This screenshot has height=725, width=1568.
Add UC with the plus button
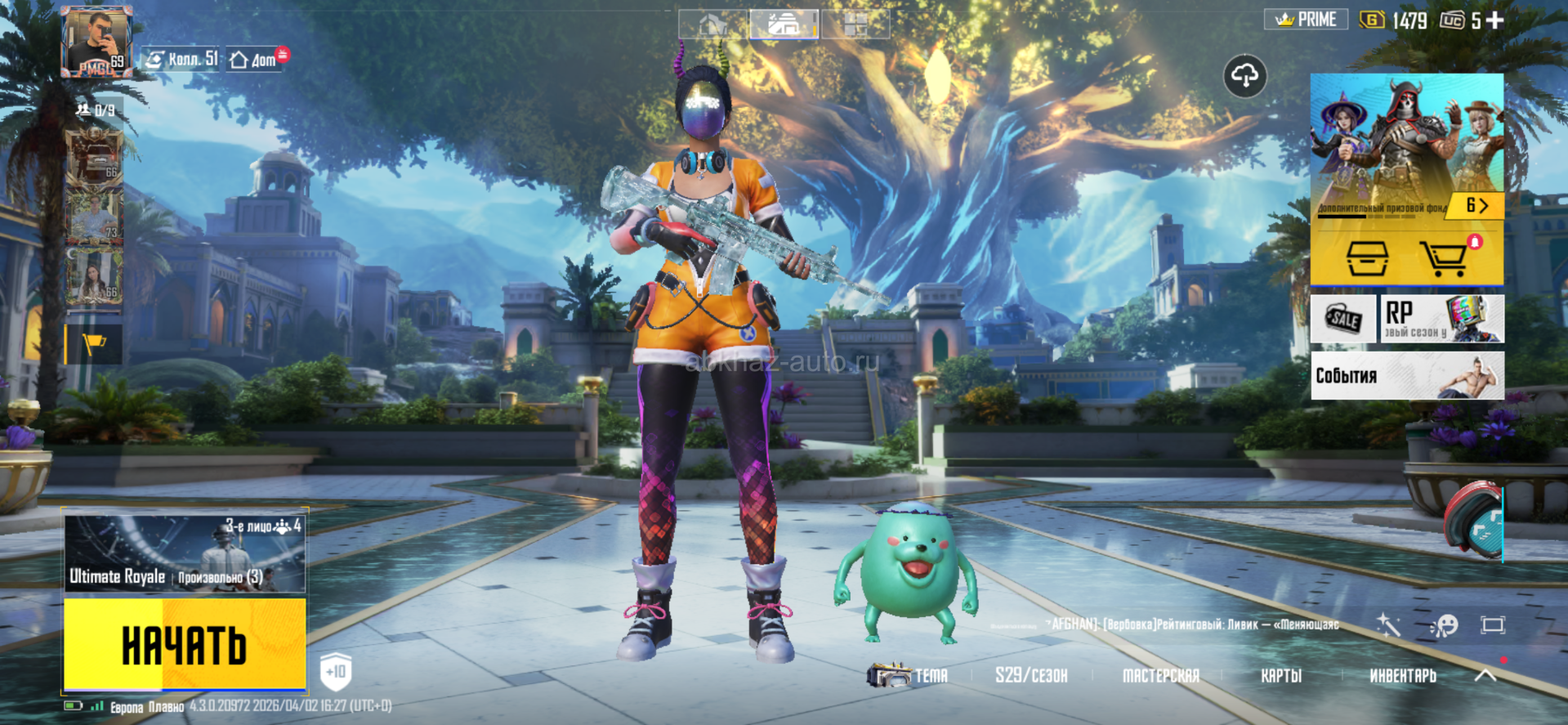(1495, 20)
